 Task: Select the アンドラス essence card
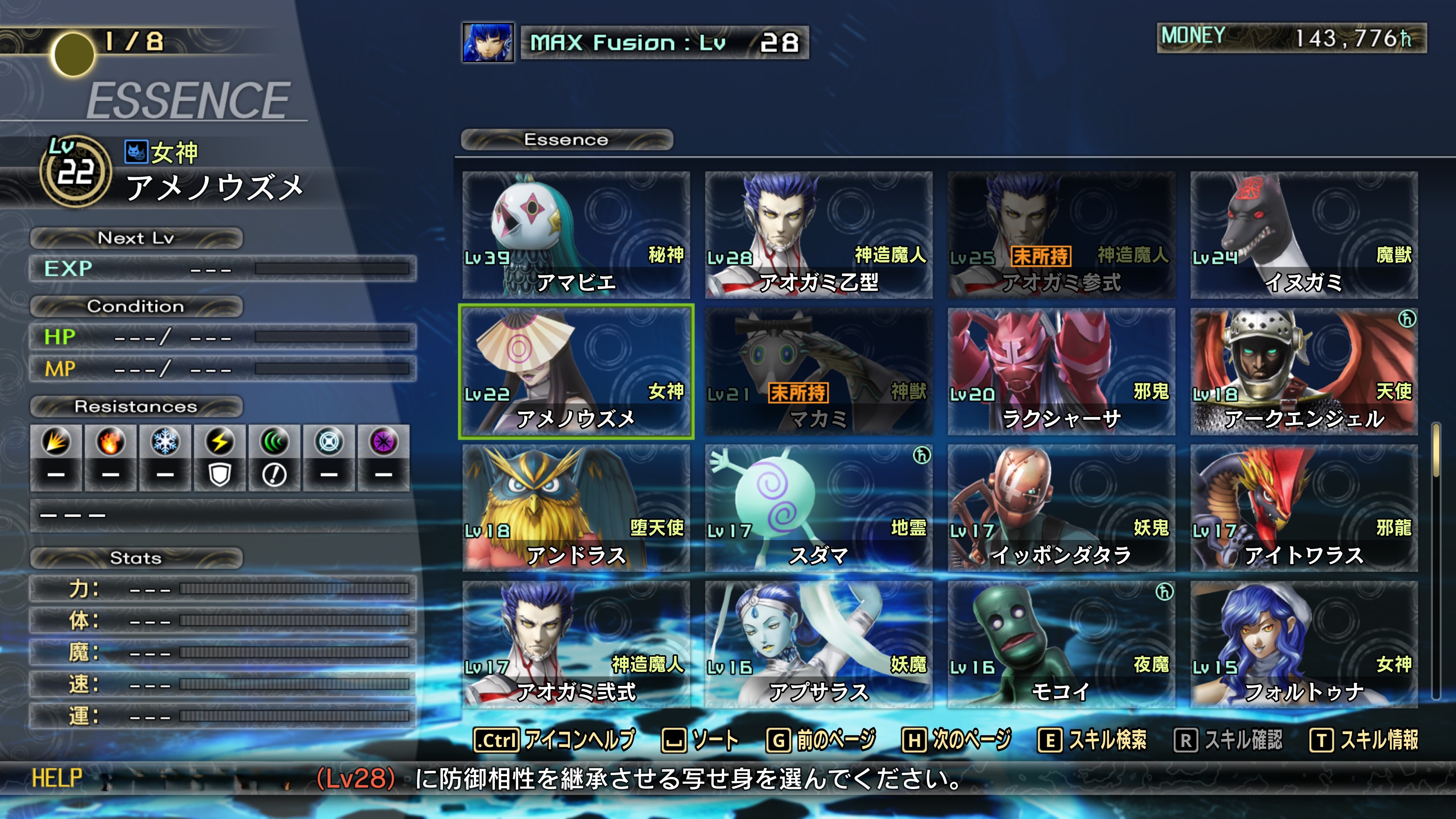(x=576, y=508)
